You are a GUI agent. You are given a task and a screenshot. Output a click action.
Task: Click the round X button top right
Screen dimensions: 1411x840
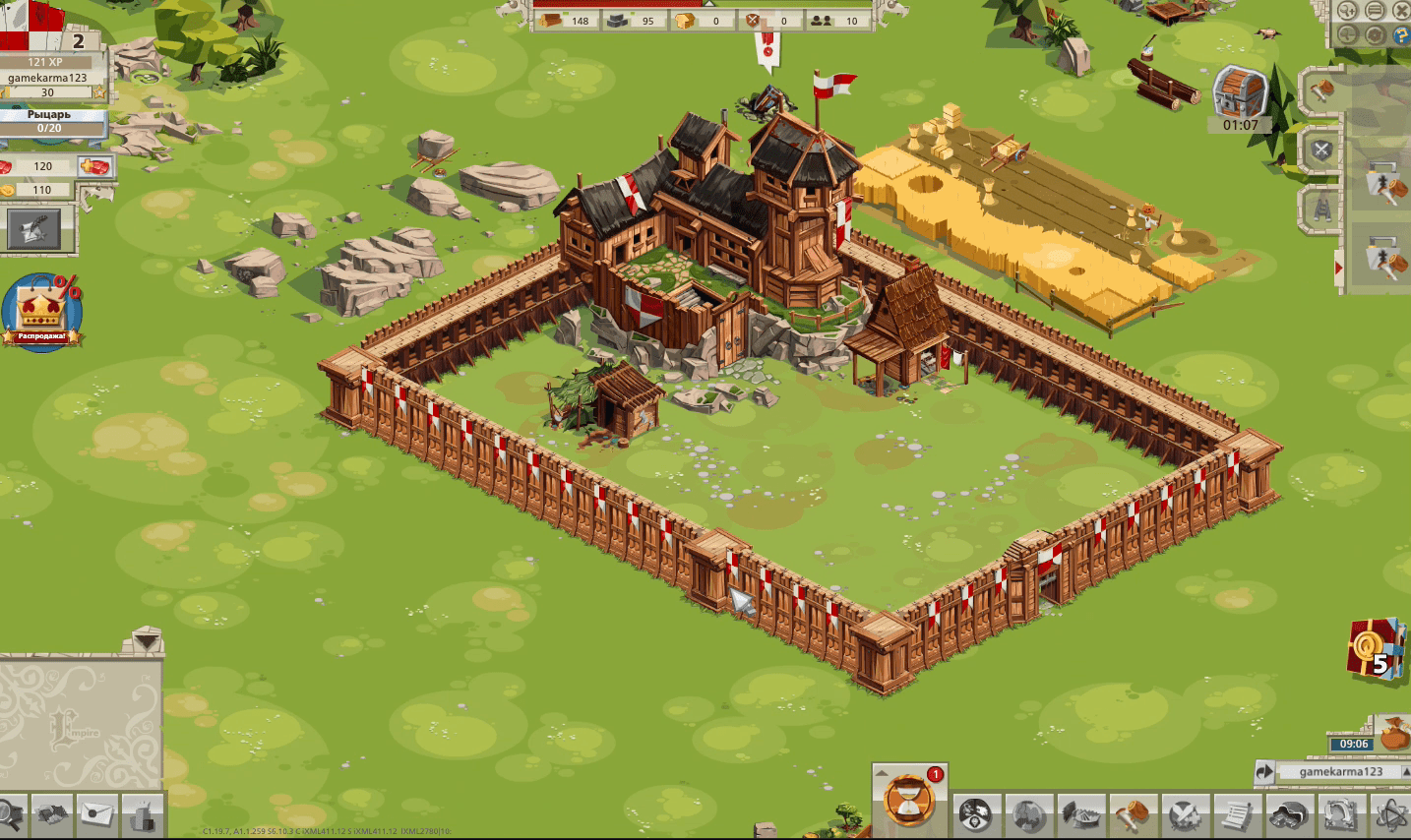(x=1401, y=11)
